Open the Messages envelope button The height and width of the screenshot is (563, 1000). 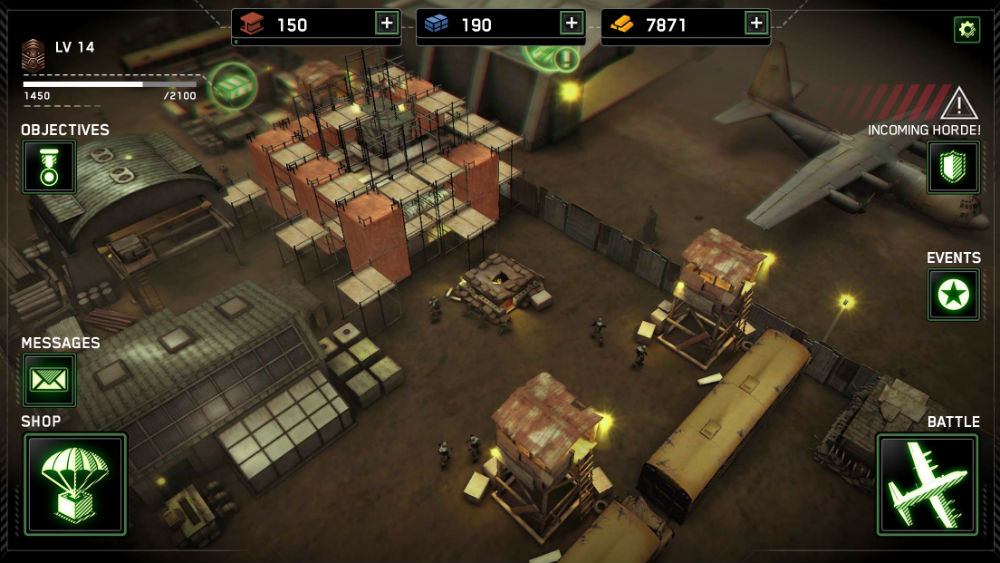(49, 380)
